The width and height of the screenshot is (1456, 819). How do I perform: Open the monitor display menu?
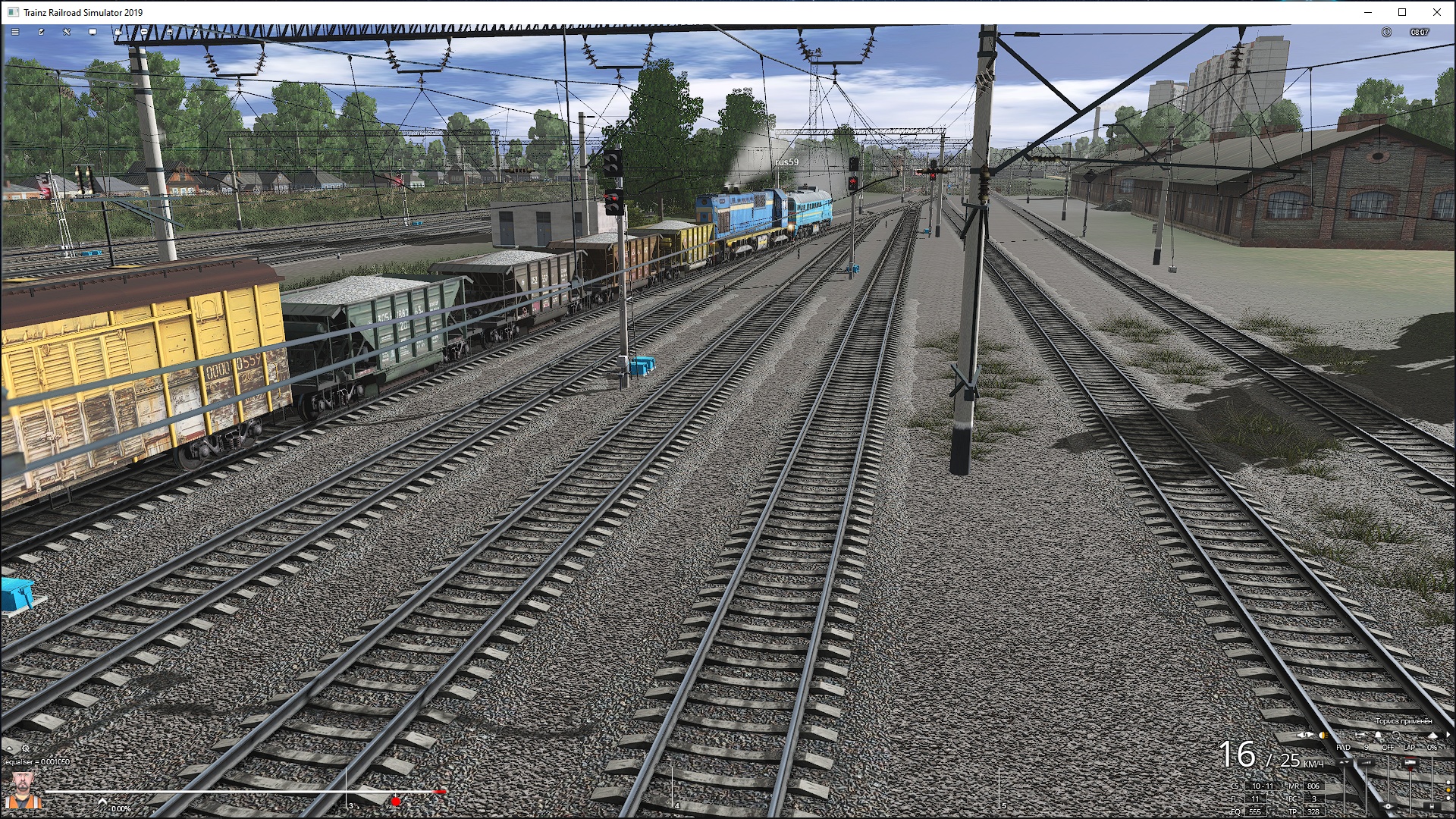coord(93,32)
